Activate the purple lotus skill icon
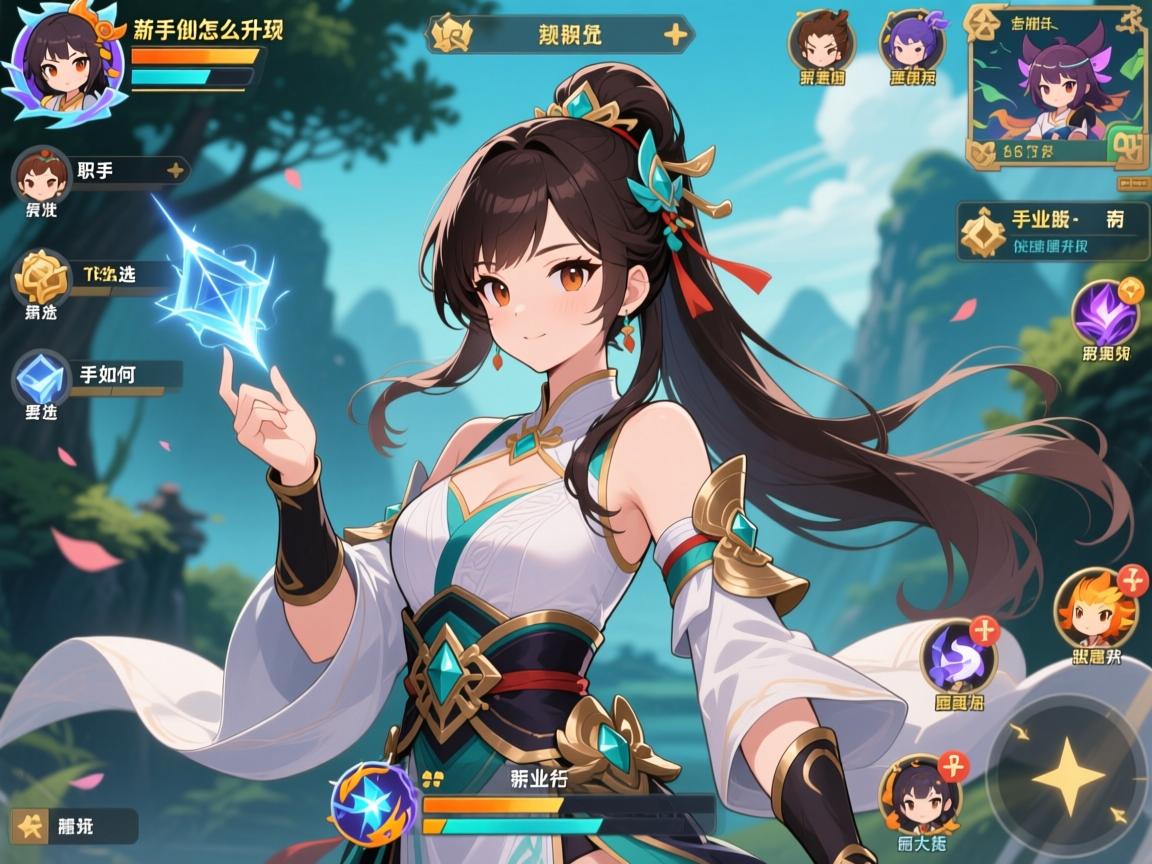 click(1105, 314)
